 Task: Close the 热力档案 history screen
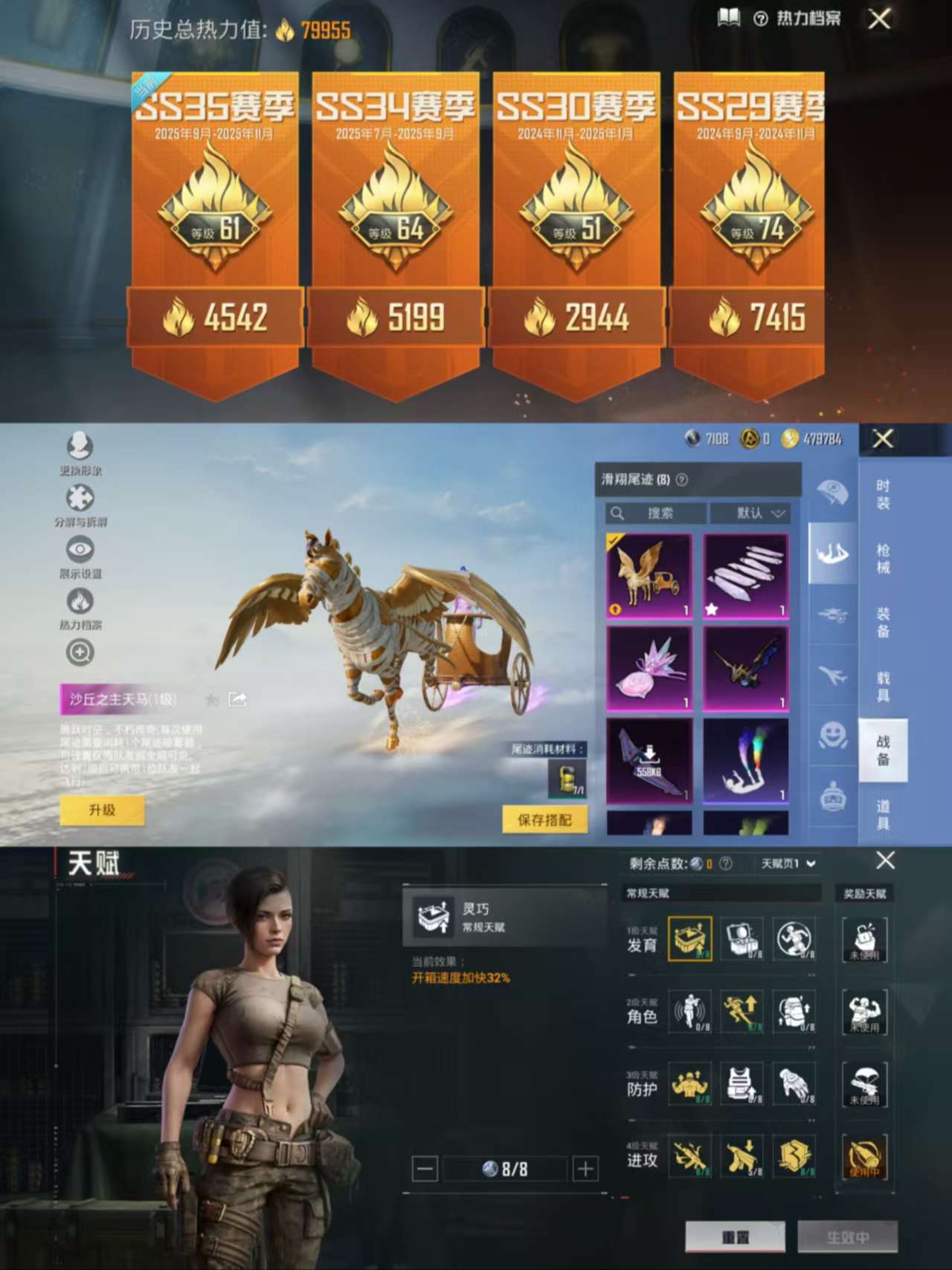point(879,19)
